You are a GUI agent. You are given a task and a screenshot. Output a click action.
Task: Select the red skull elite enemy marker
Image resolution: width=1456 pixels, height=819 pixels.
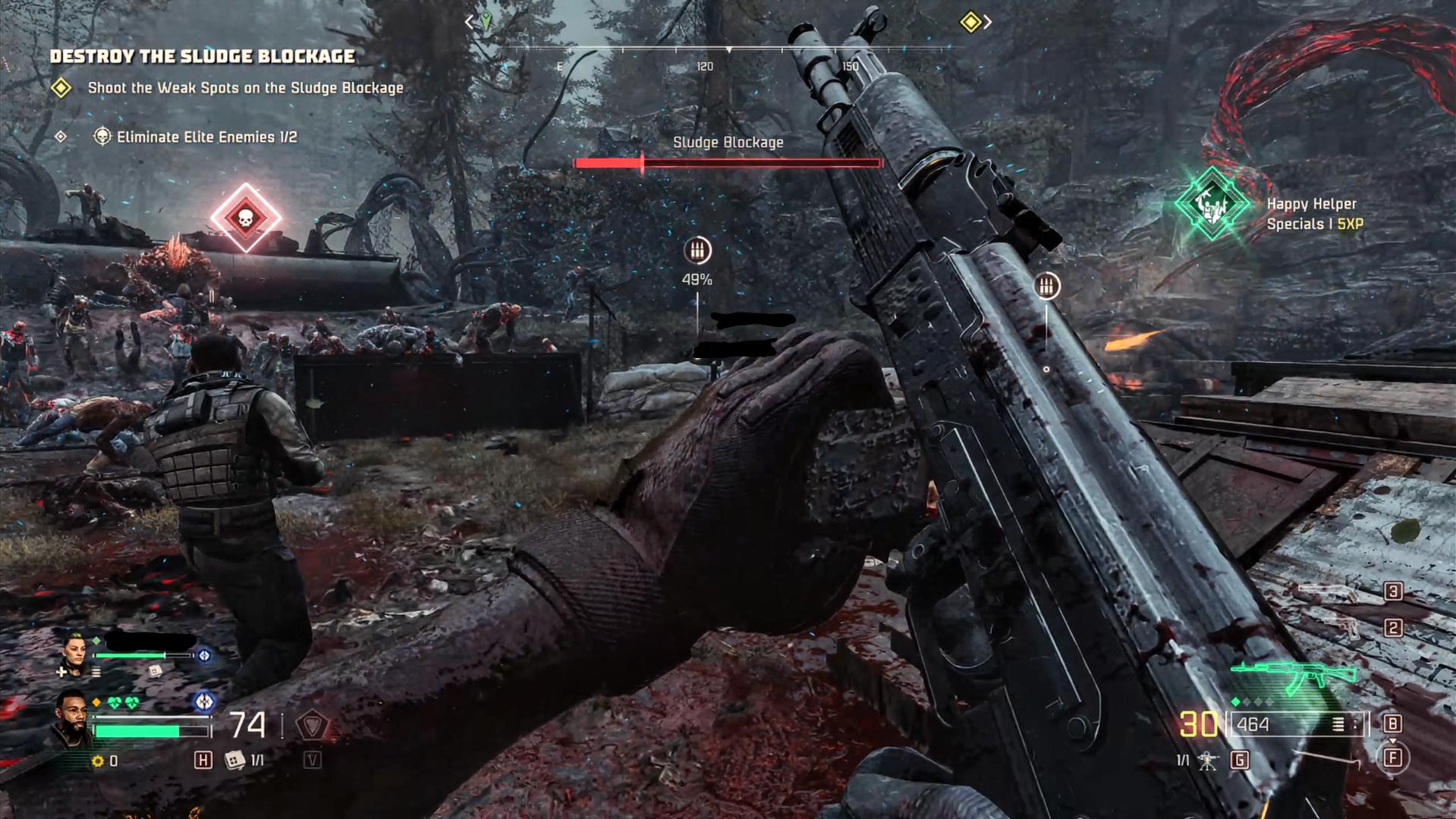click(x=245, y=218)
